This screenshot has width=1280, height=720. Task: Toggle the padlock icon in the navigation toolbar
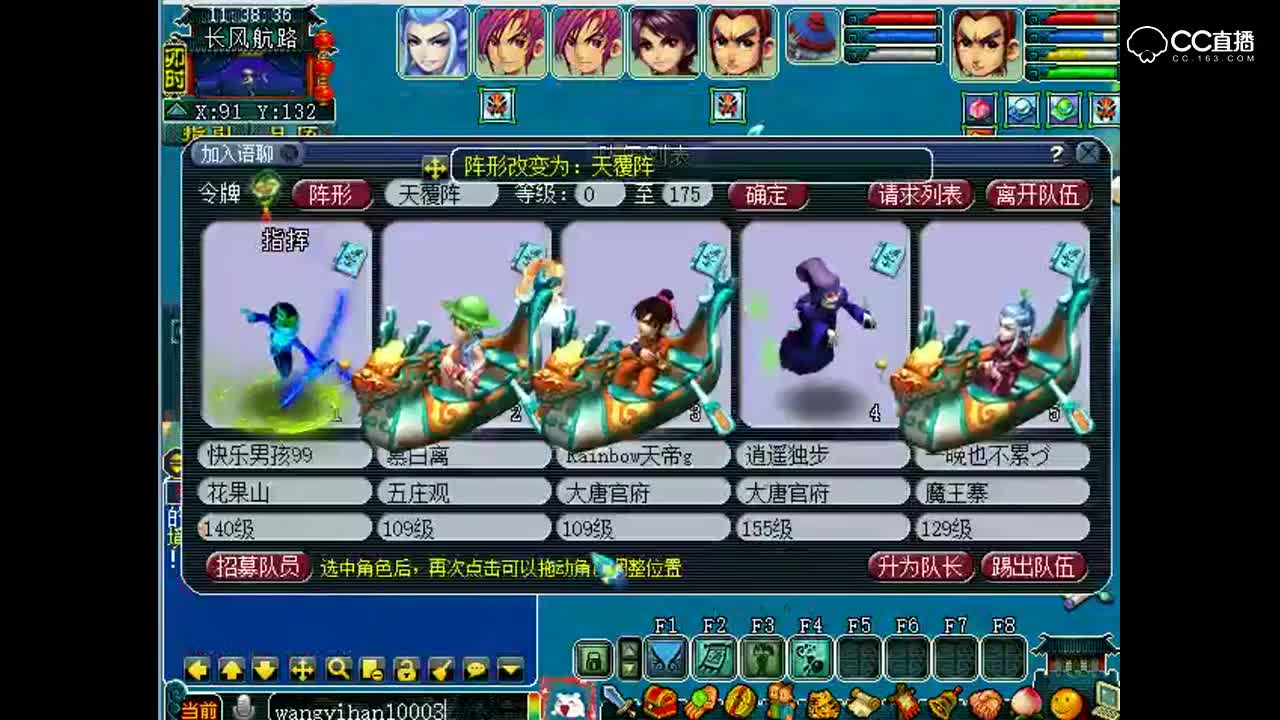(406, 668)
